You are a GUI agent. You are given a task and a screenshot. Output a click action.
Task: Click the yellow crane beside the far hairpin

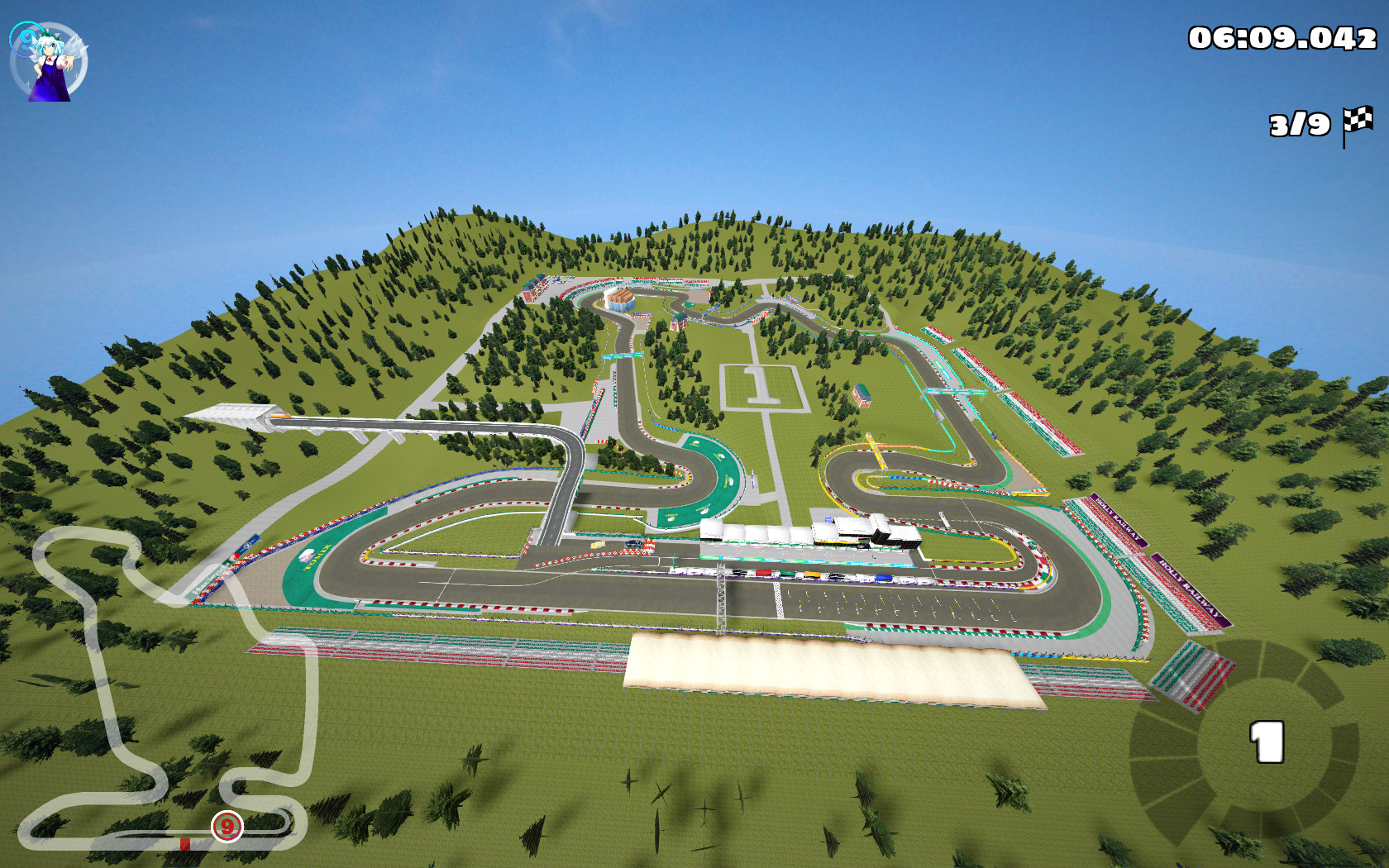tap(875, 451)
